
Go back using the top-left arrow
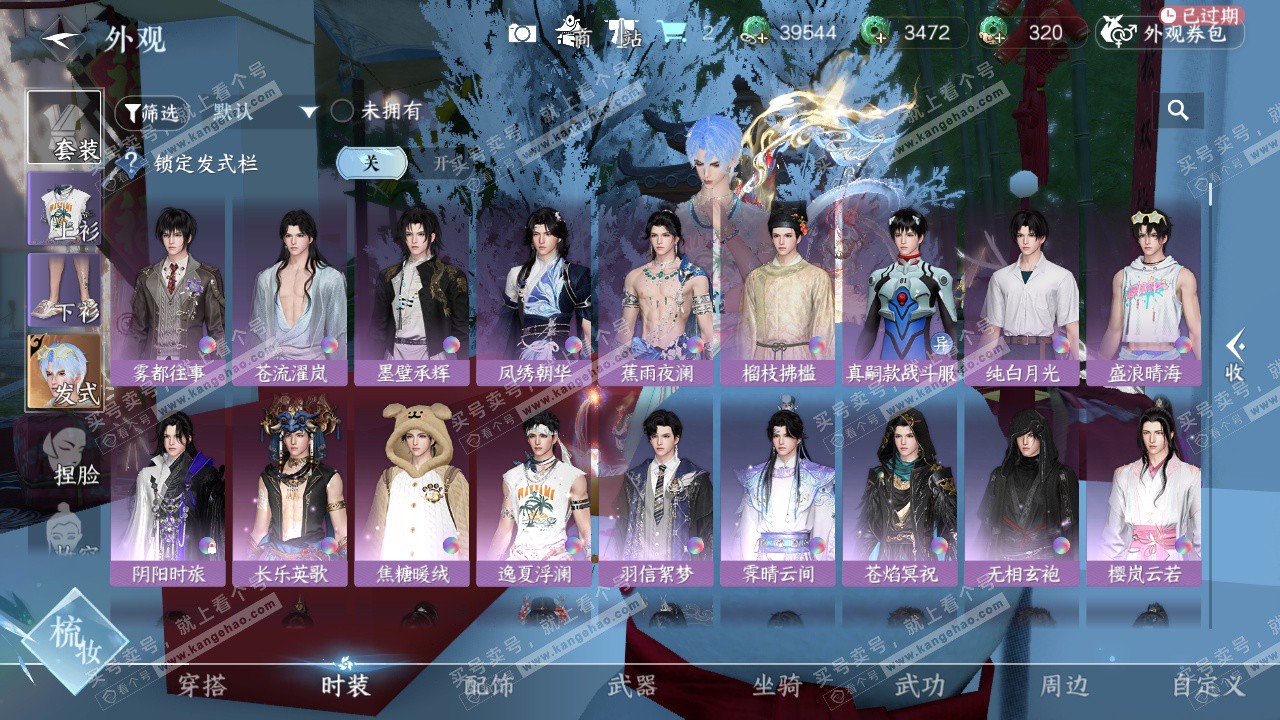60,39
